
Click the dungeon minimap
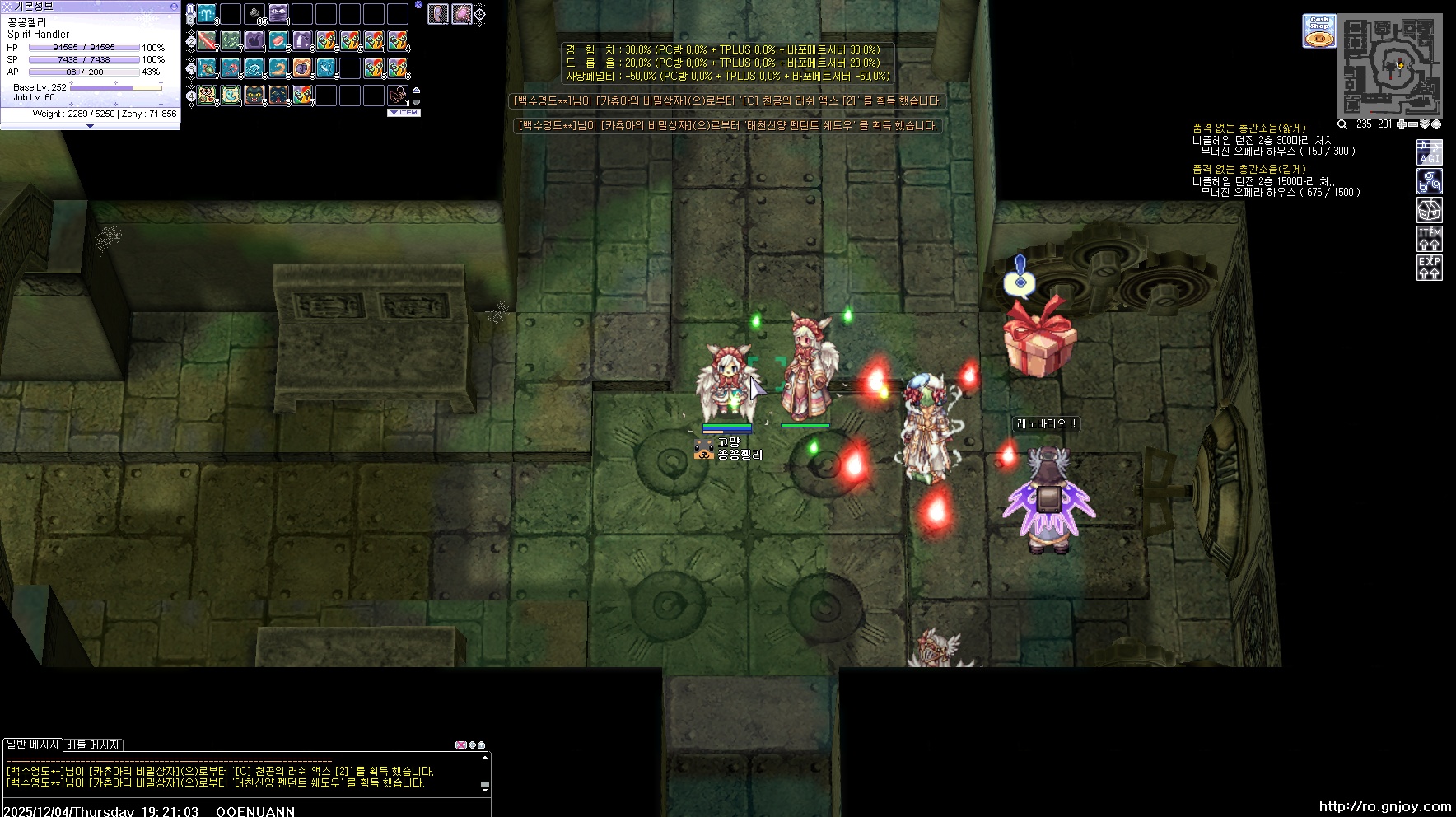[x=1390, y=65]
